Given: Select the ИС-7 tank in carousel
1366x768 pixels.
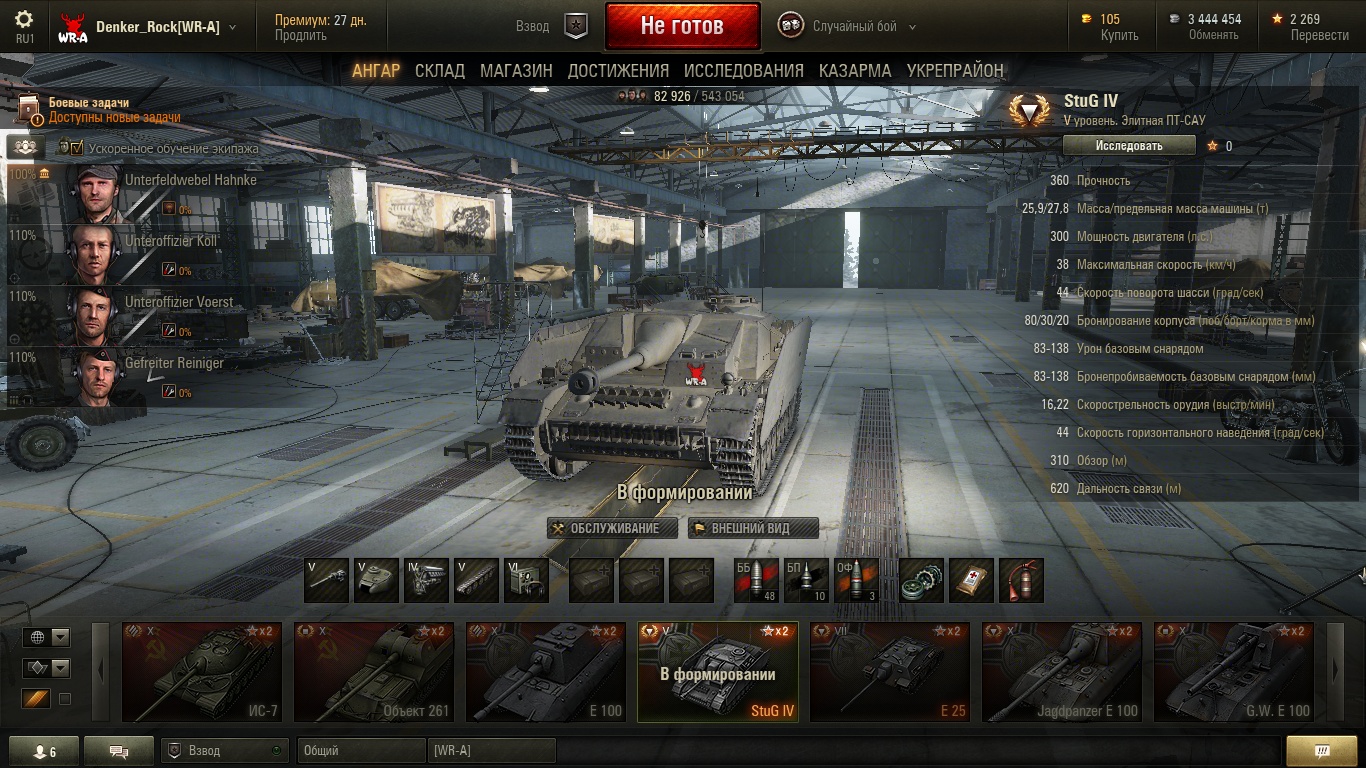Looking at the screenshot, I should tap(202, 671).
